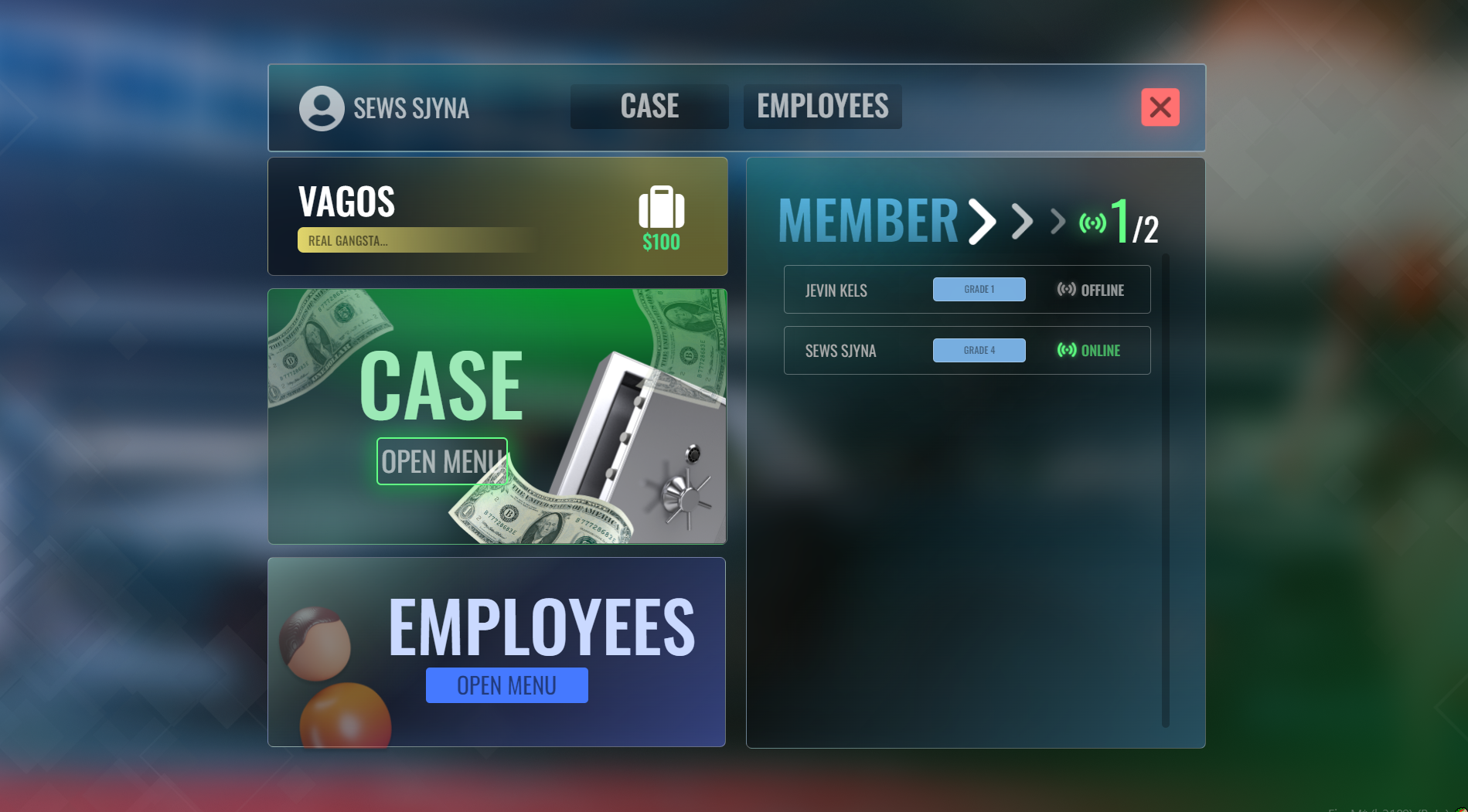
Task: Open the Employees menu via OPEN MENU
Action: coord(506,685)
